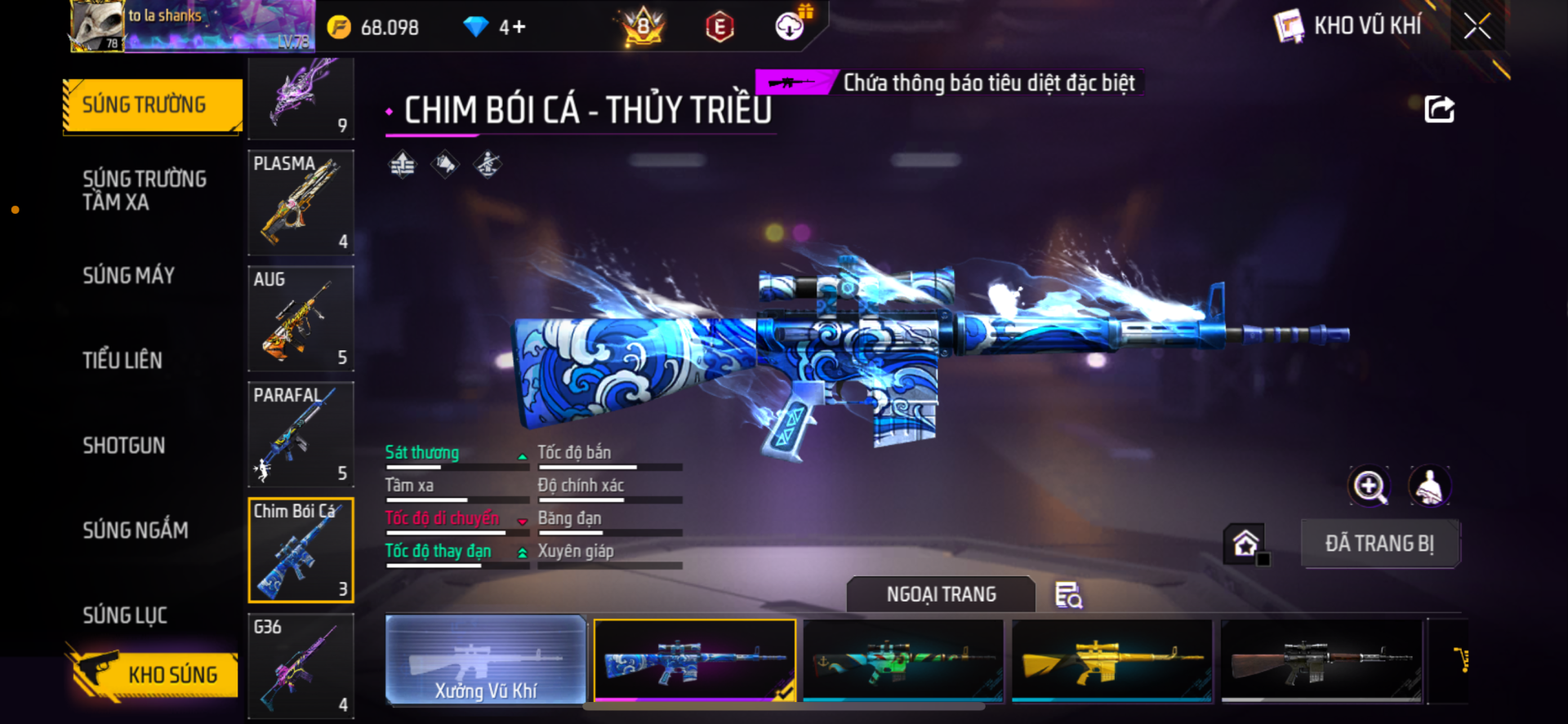The image size is (1568, 724).
Task: Click the share icon
Action: click(1439, 109)
